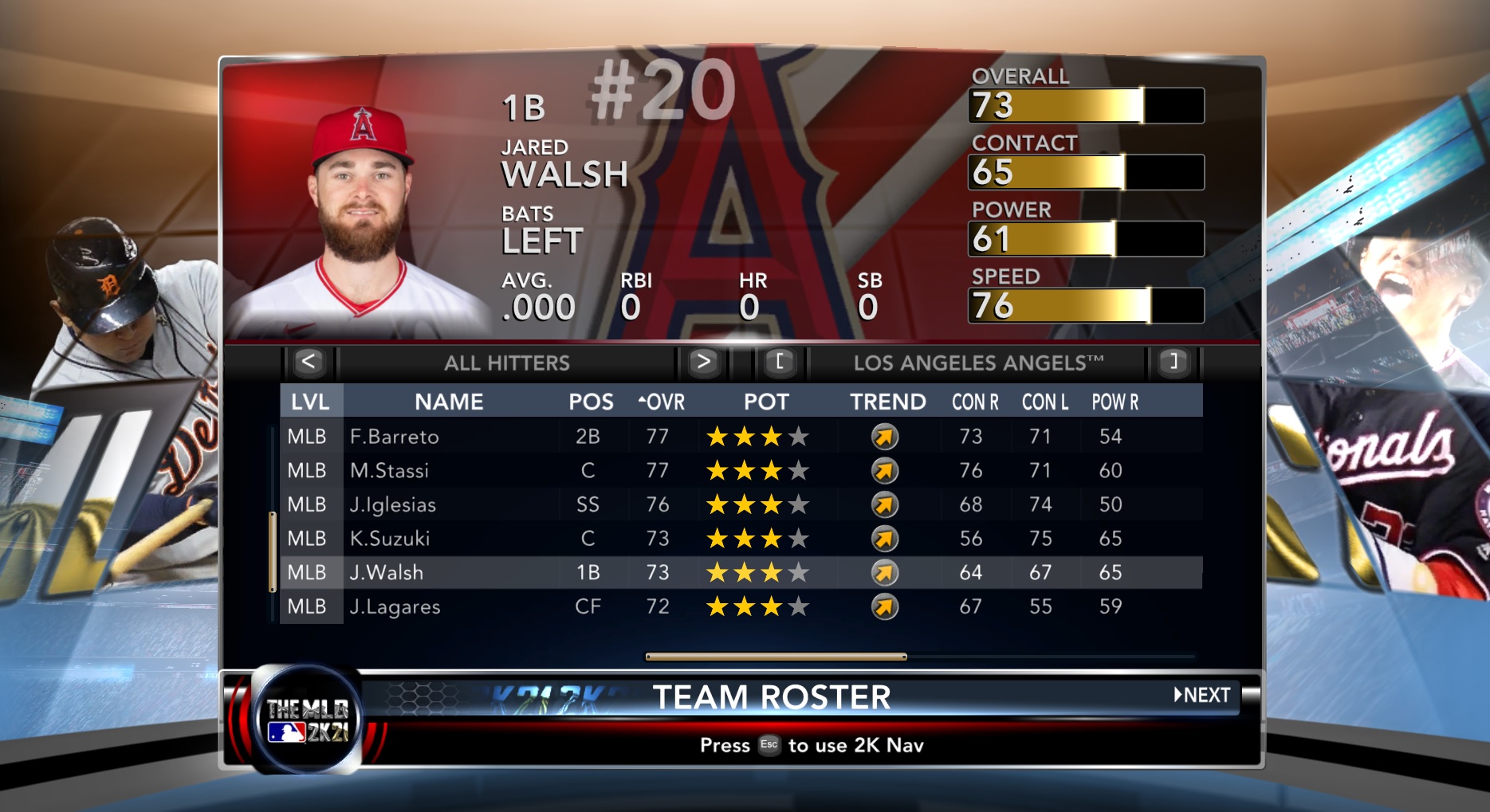Select the highlighted J.Walsh row
The width and height of the screenshot is (1490, 812).
coord(387,573)
